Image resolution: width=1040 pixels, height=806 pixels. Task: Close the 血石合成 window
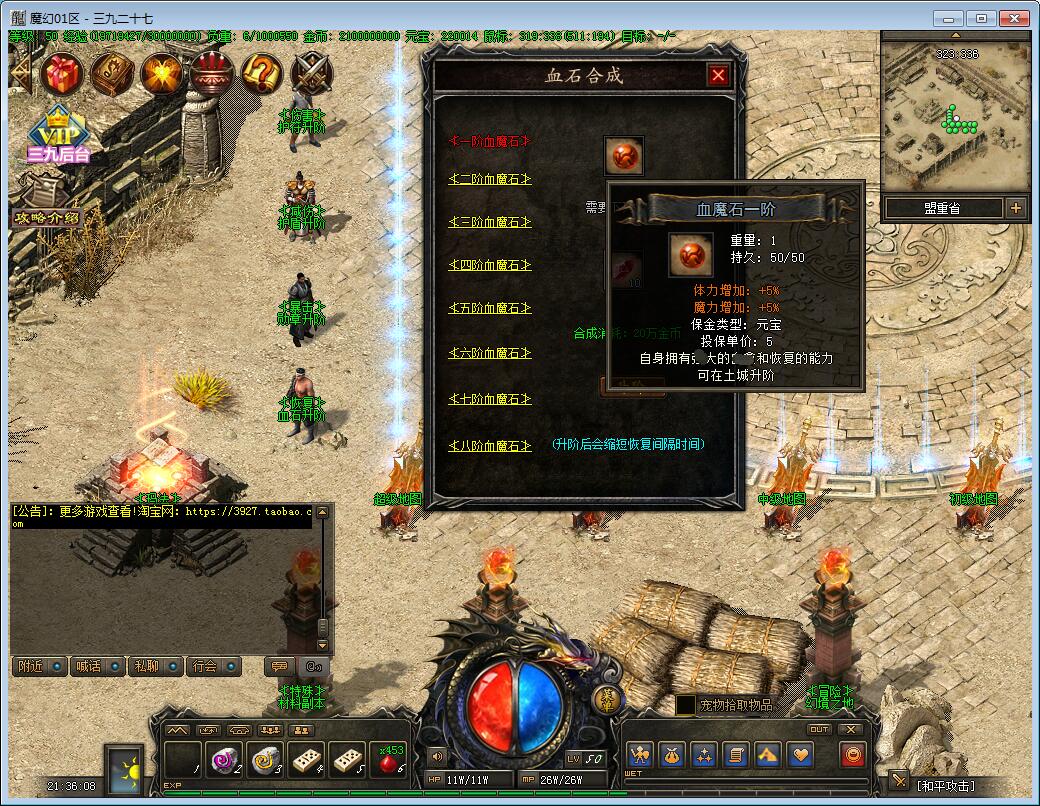click(x=718, y=75)
